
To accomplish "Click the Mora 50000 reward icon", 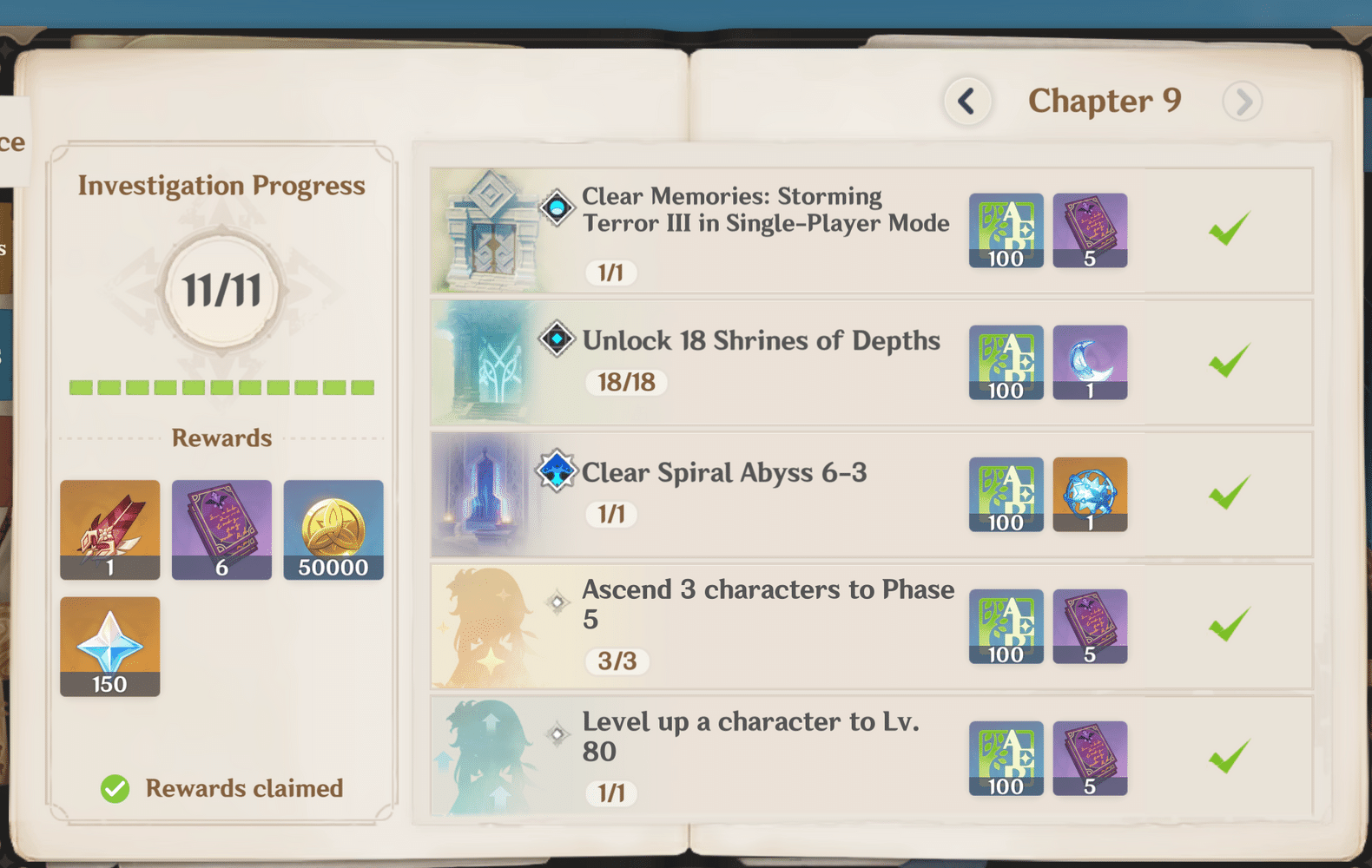I will coord(333,529).
